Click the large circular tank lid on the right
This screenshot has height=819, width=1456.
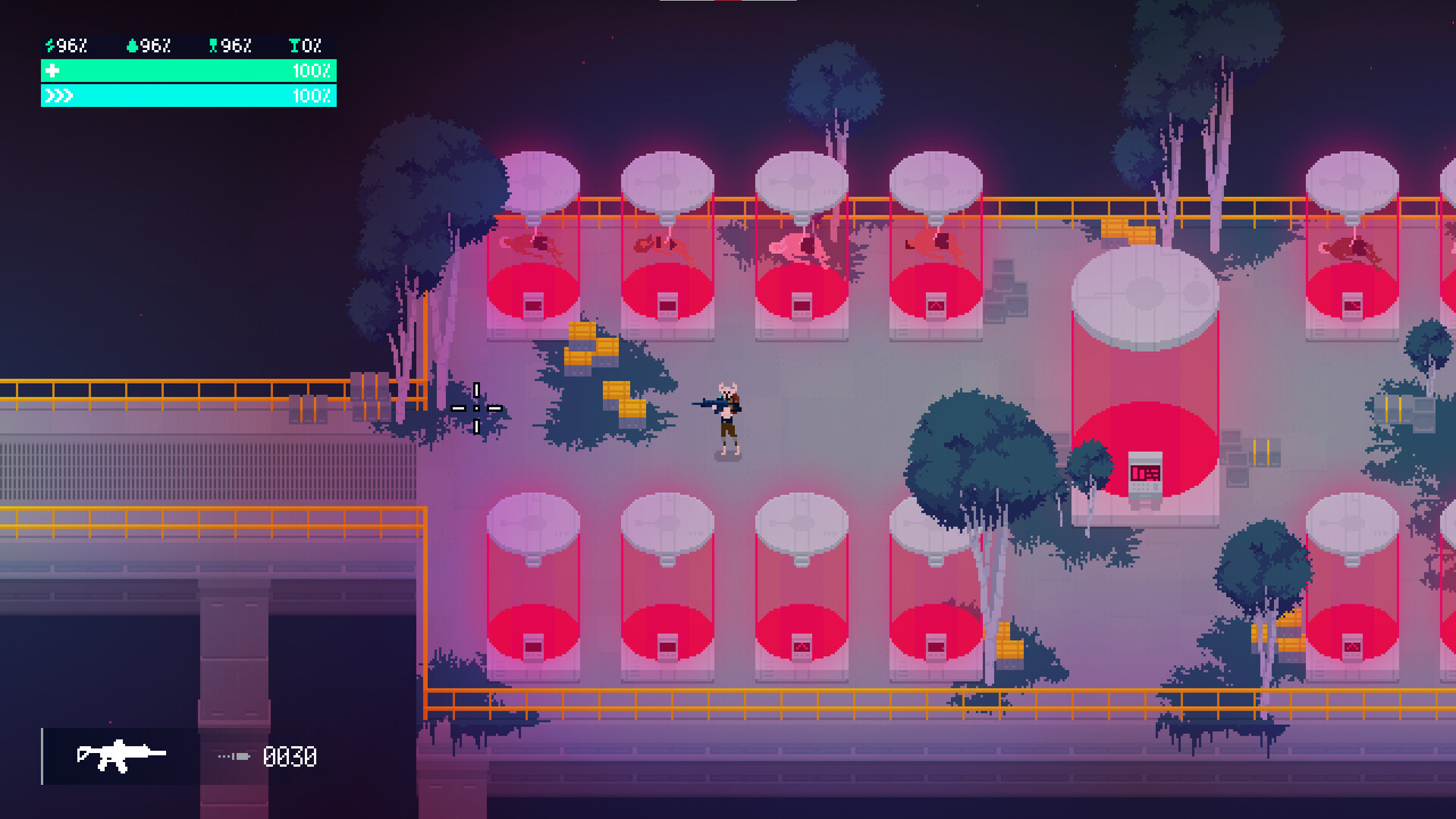coord(1144,296)
